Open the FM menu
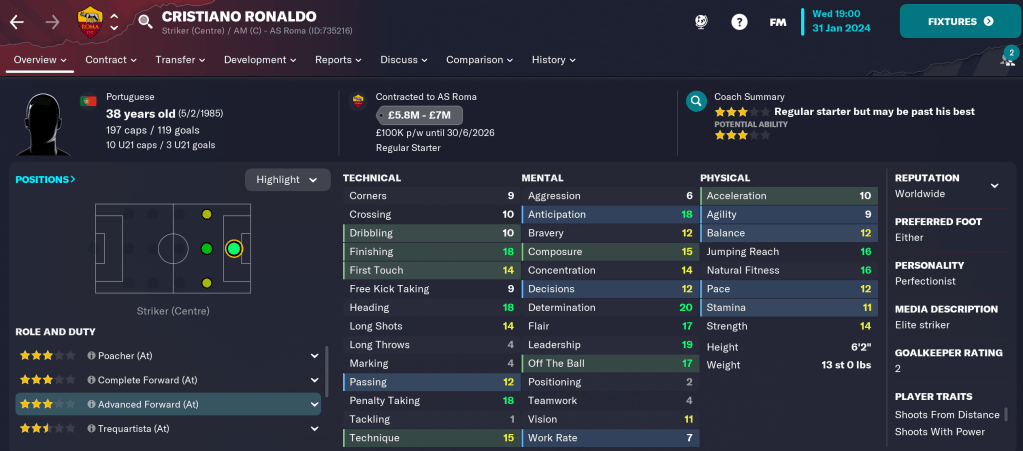1023x451 pixels. pos(777,21)
